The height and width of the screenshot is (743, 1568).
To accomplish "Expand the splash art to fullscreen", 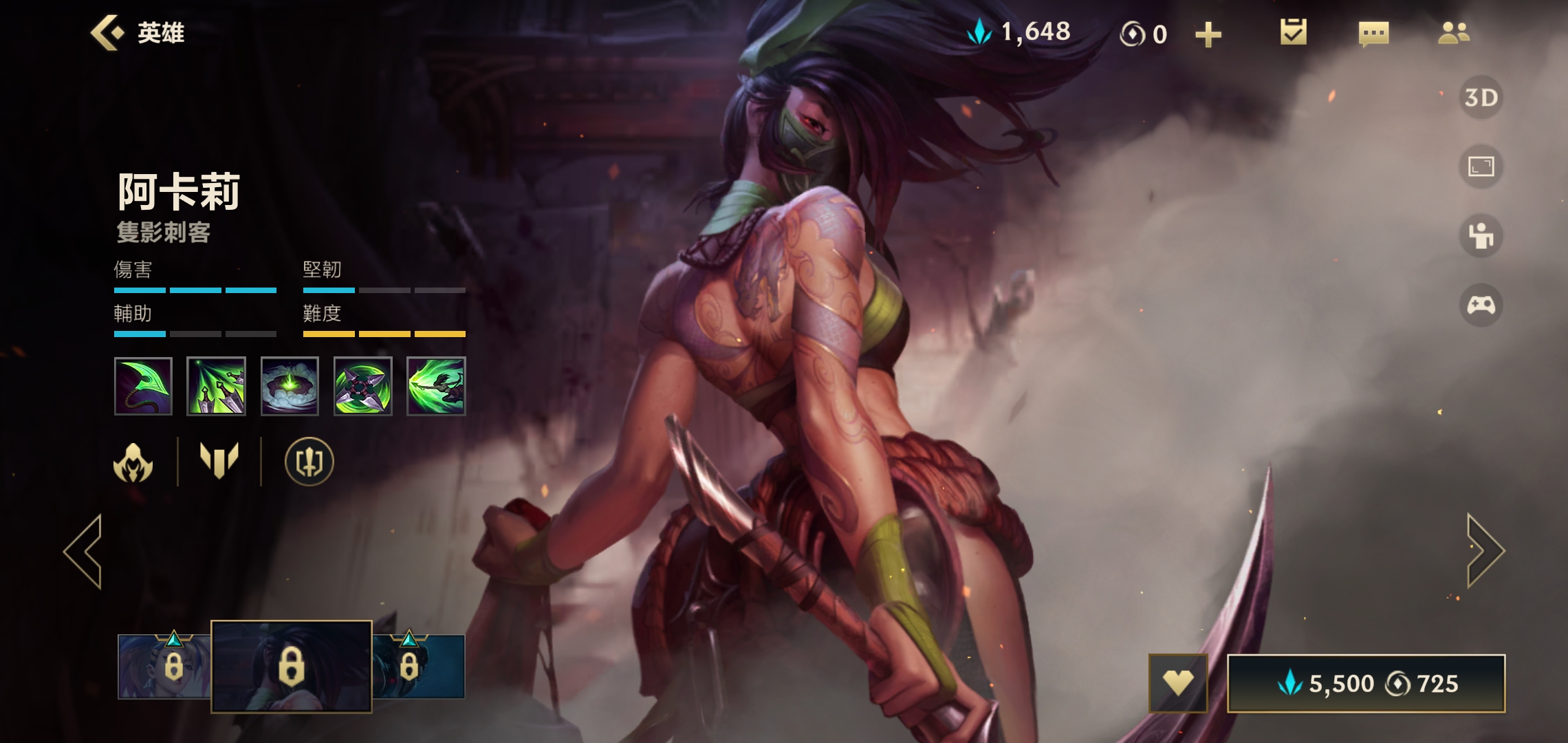I will point(1481,166).
